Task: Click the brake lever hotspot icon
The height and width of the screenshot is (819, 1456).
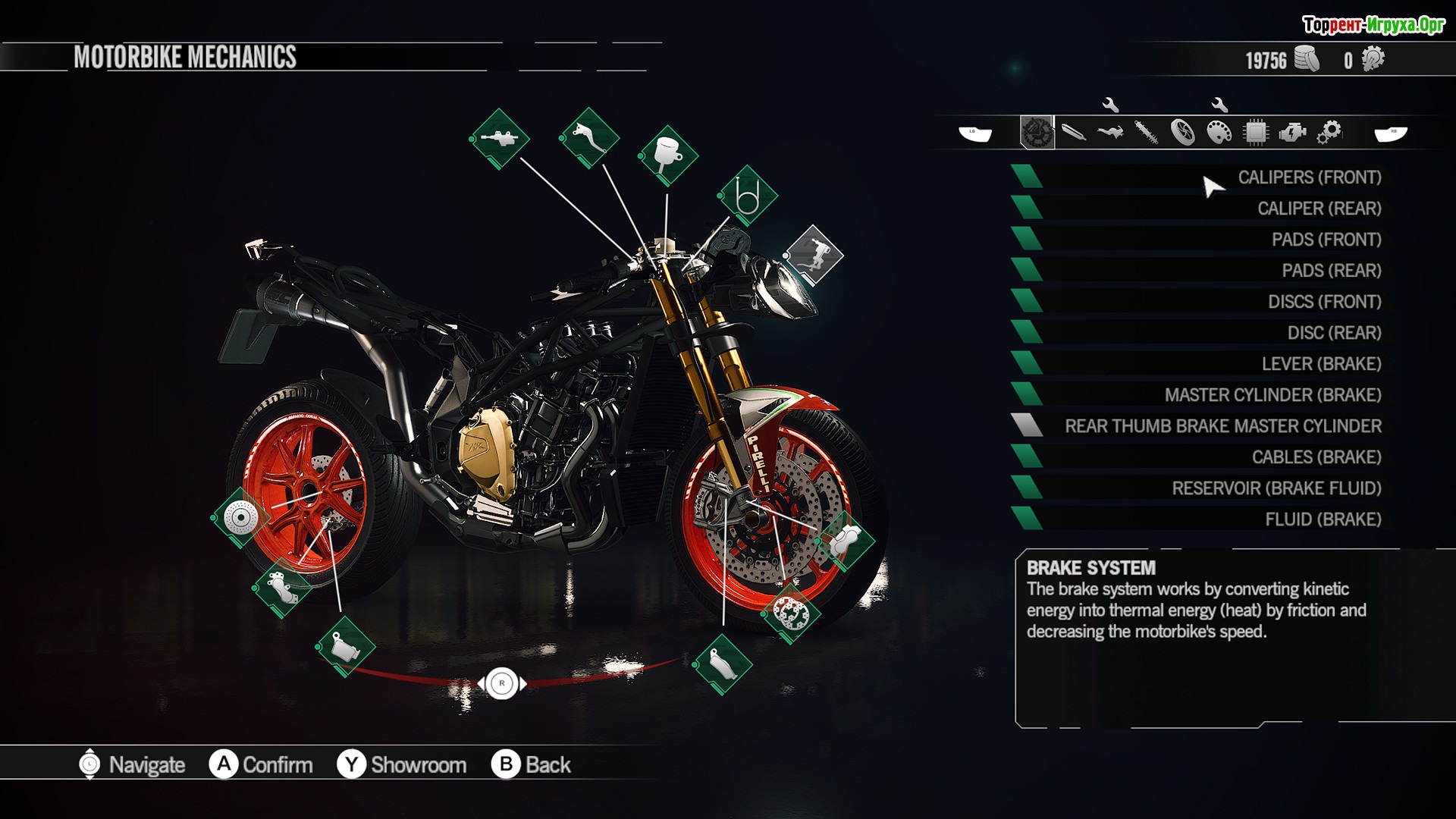Action: click(589, 138)
